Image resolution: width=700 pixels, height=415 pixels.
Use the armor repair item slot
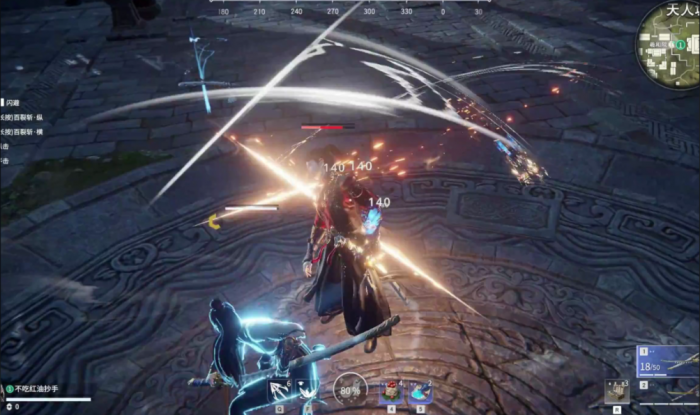point(615,392)
